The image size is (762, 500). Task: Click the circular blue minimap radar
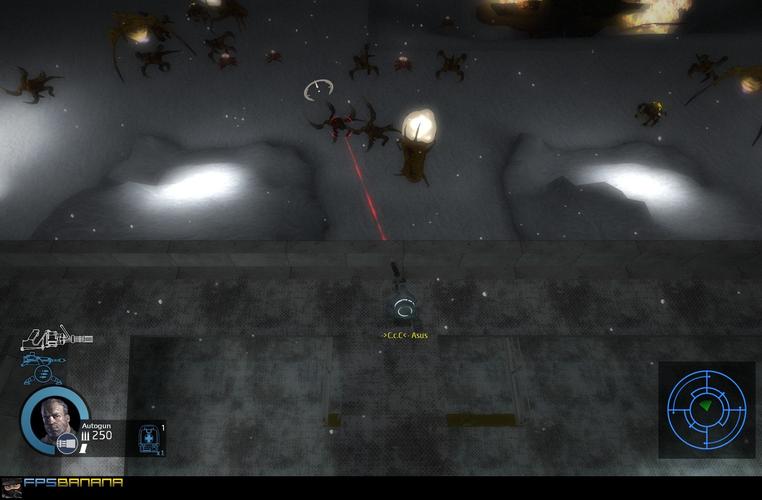click(706, 408)
